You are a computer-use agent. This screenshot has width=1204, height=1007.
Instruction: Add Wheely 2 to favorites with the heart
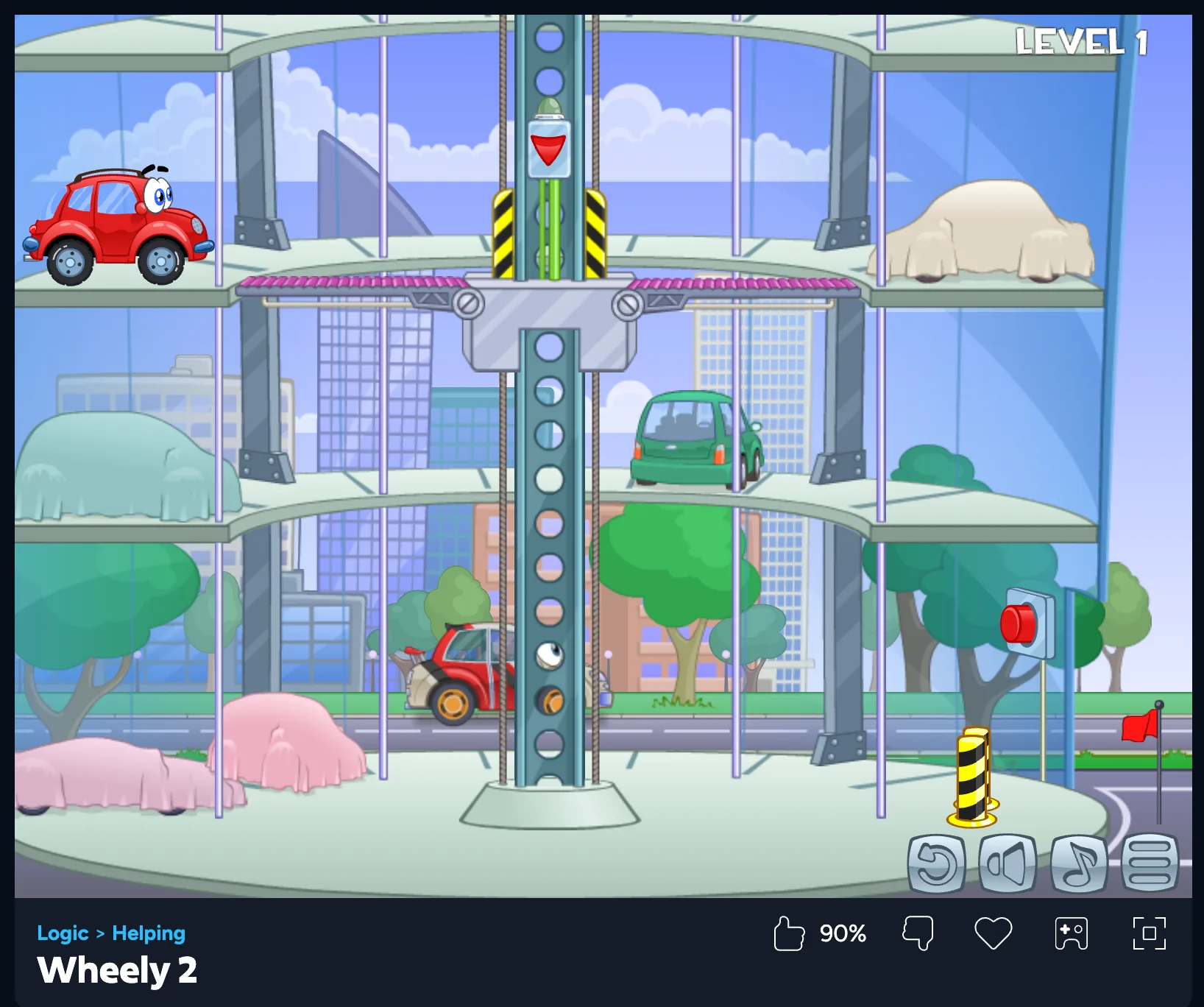tap(993, 933)
